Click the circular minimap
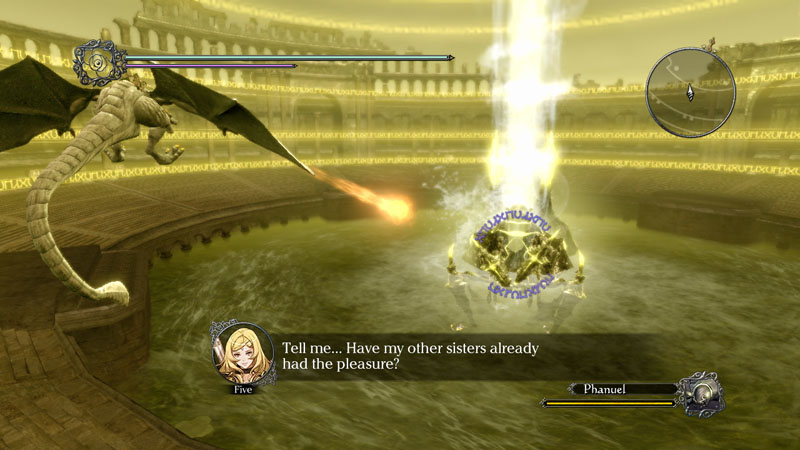 (690, 92)
